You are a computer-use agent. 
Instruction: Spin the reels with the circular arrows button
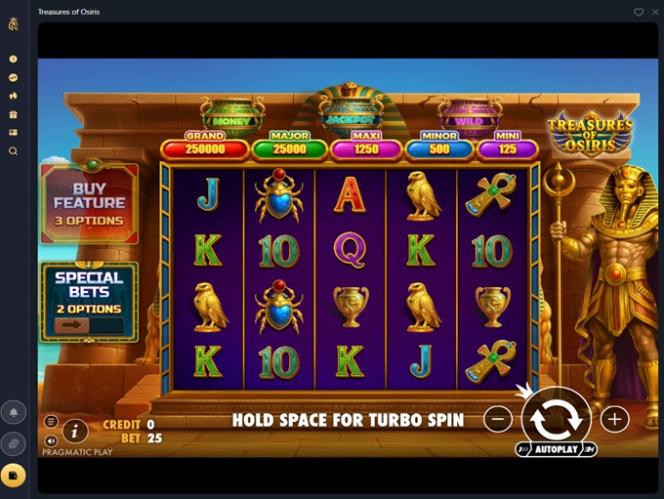[556, 419]
